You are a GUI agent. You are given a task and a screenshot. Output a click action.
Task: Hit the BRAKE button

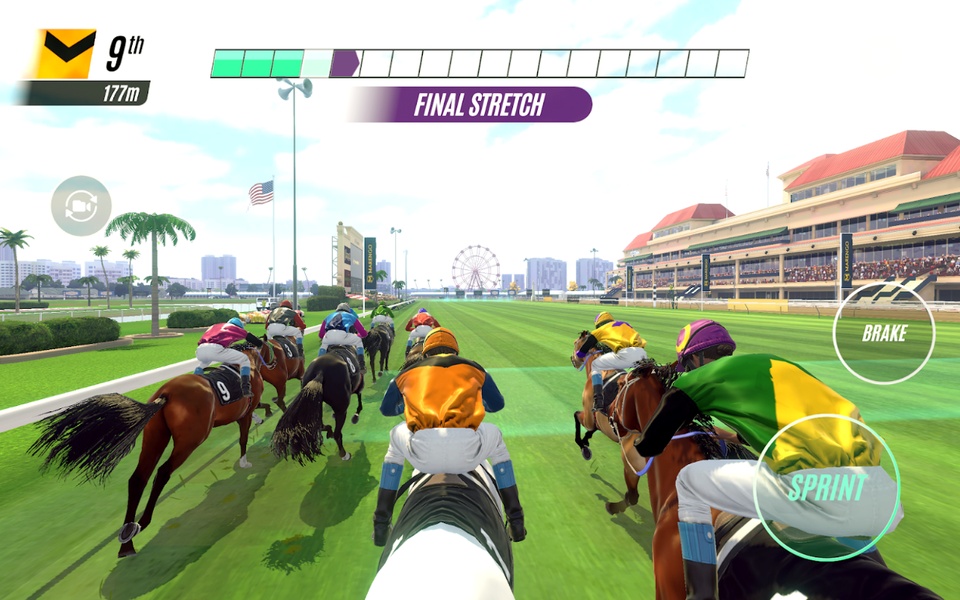coord(884,334)
